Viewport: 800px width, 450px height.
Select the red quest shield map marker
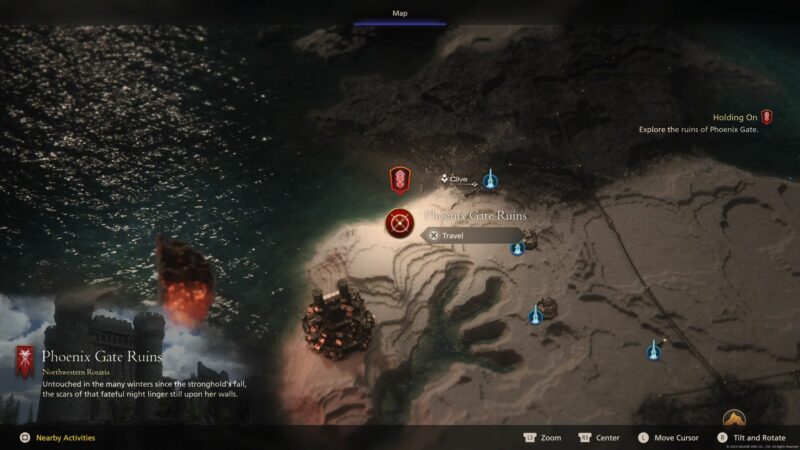click(x=400, y=181)
